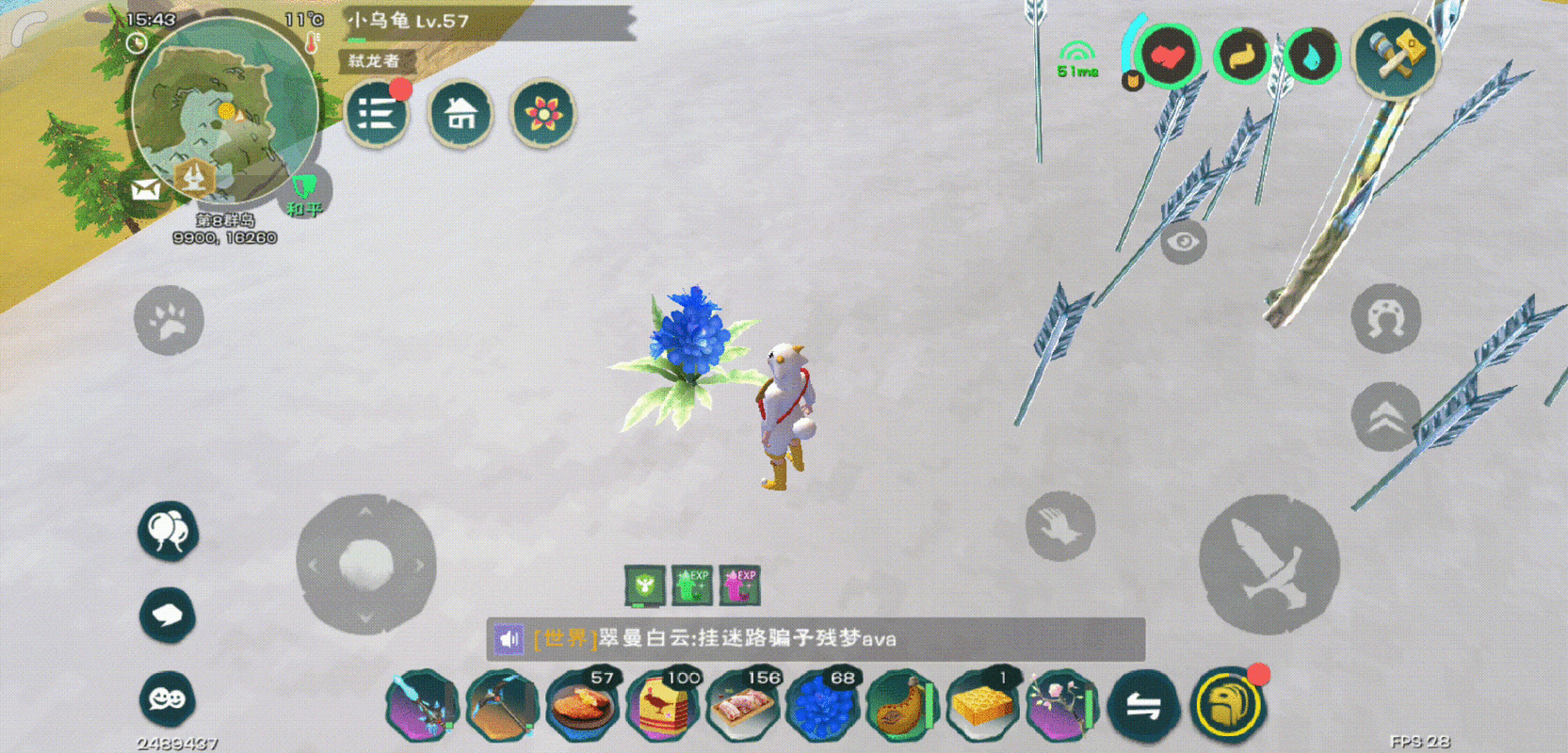Open the smiley faces social button
Image resolution: width=1568 pixels, height=753 pixels.
(168, 698)
